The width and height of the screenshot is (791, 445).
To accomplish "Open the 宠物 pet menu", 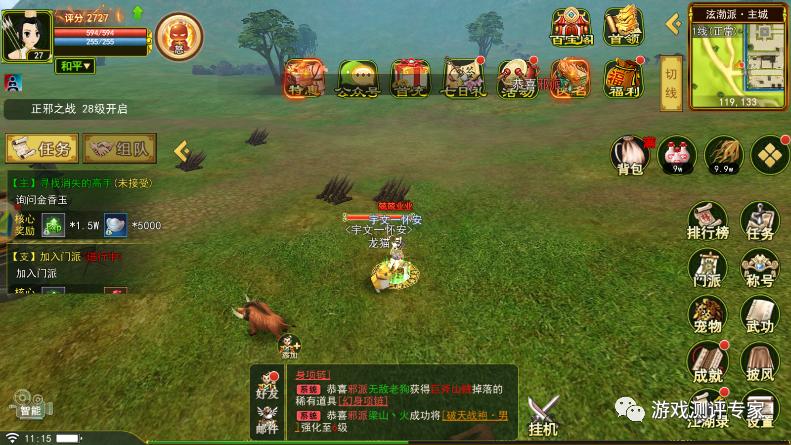I will [x=706, y=314].
